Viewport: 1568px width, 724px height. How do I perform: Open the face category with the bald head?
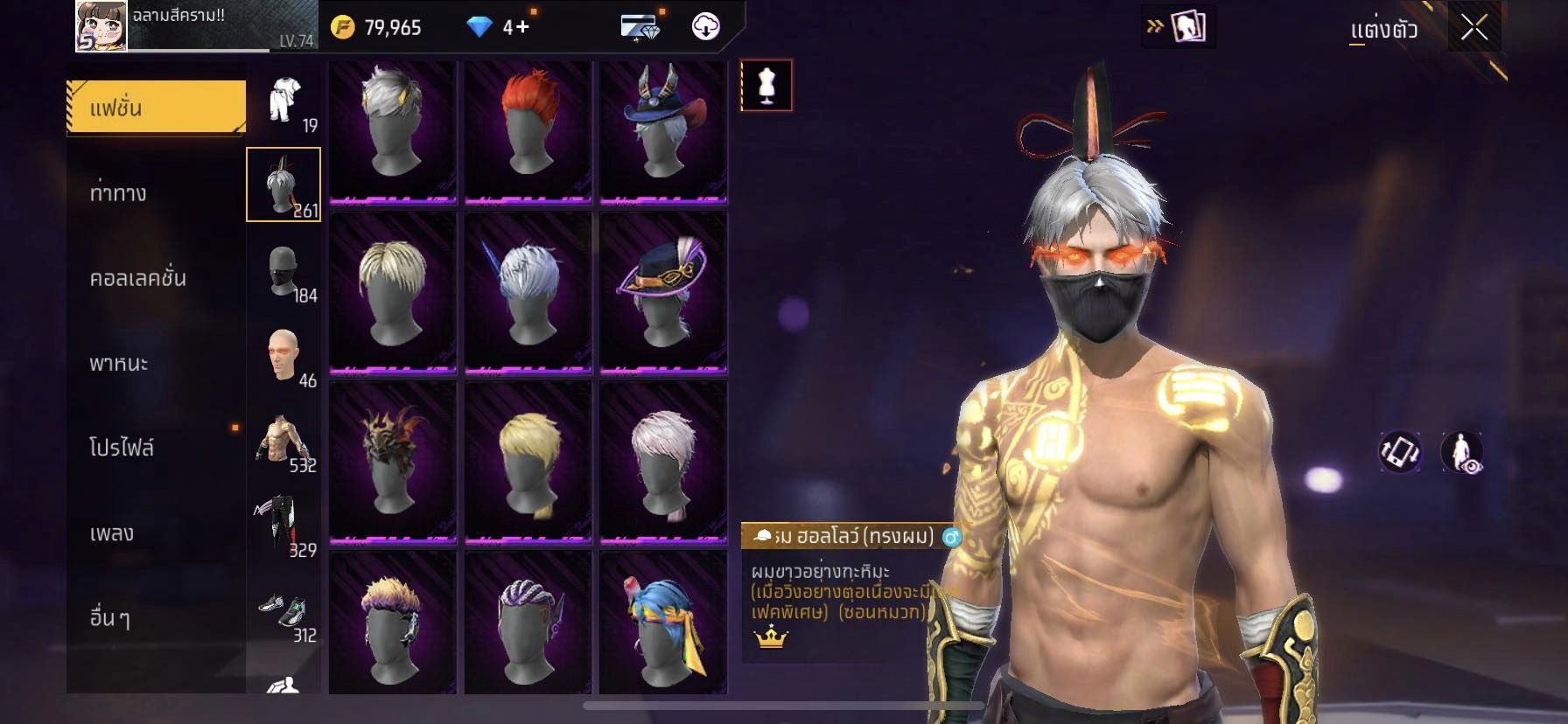click(284, 356)
